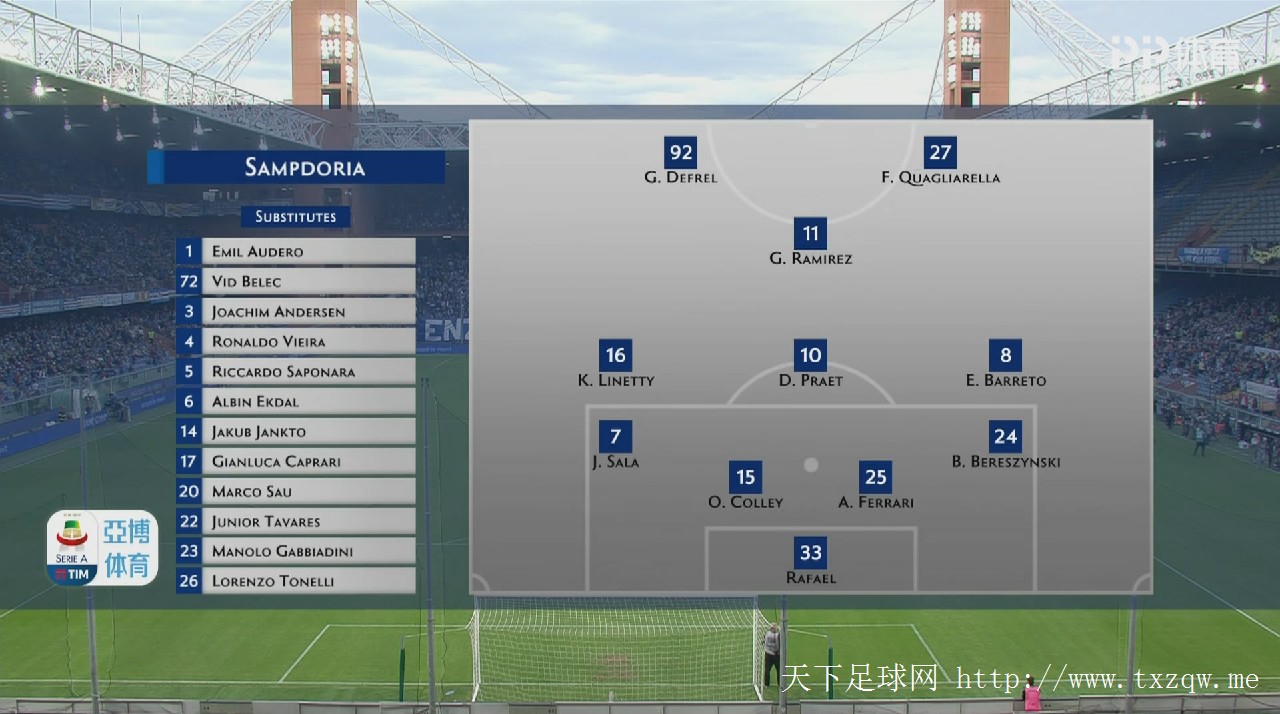Pick Manolo Gabbiadini from the bench

point(296,551)
